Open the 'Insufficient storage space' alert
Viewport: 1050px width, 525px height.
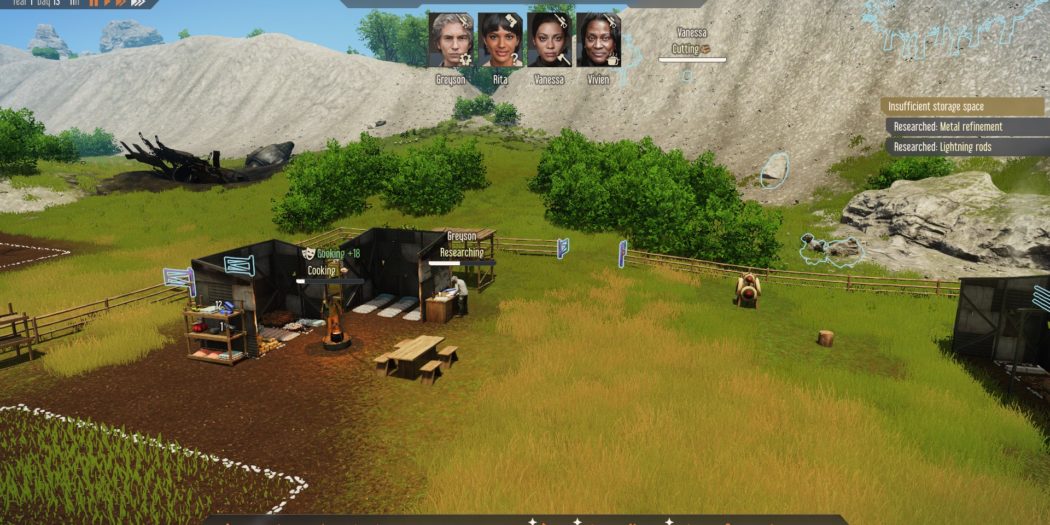tap(963, 106)
